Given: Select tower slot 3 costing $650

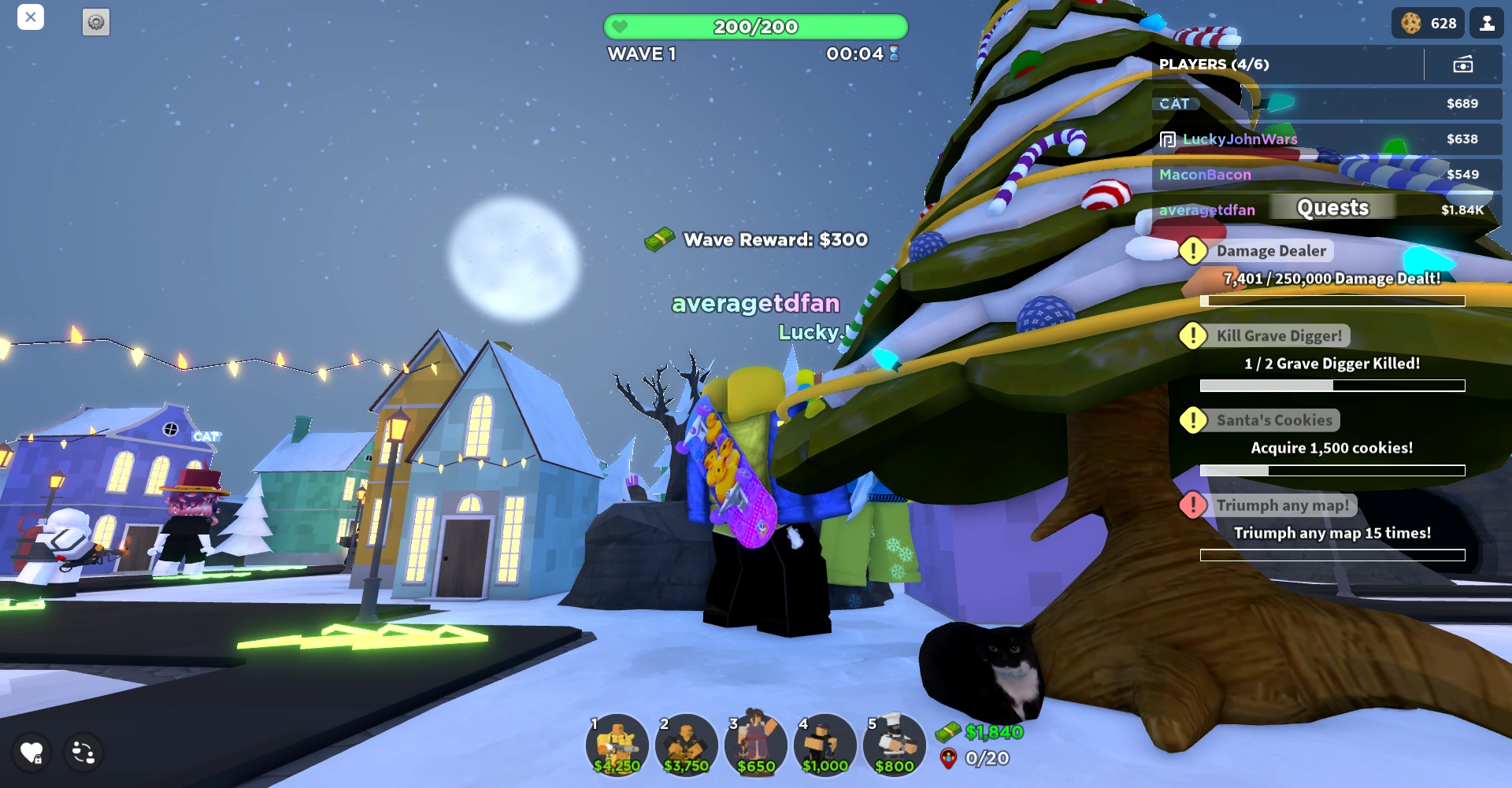Looking at the screenshot, I should point(755,745).
